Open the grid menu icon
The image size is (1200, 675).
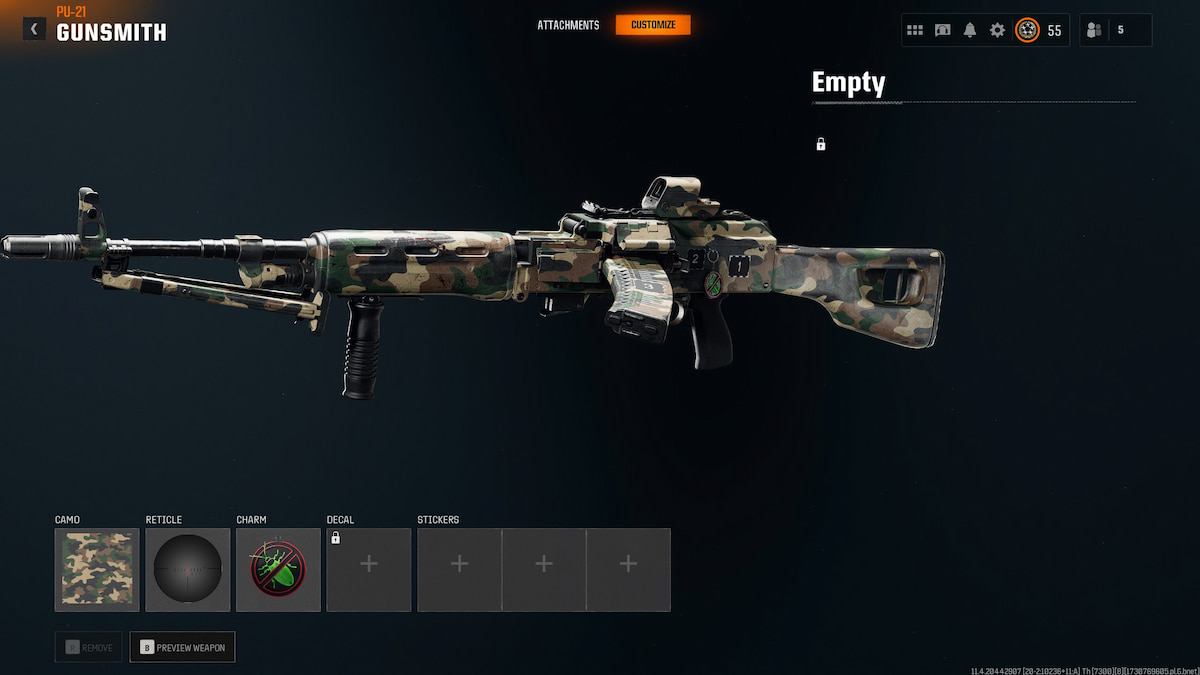click(x=915, y=30)
